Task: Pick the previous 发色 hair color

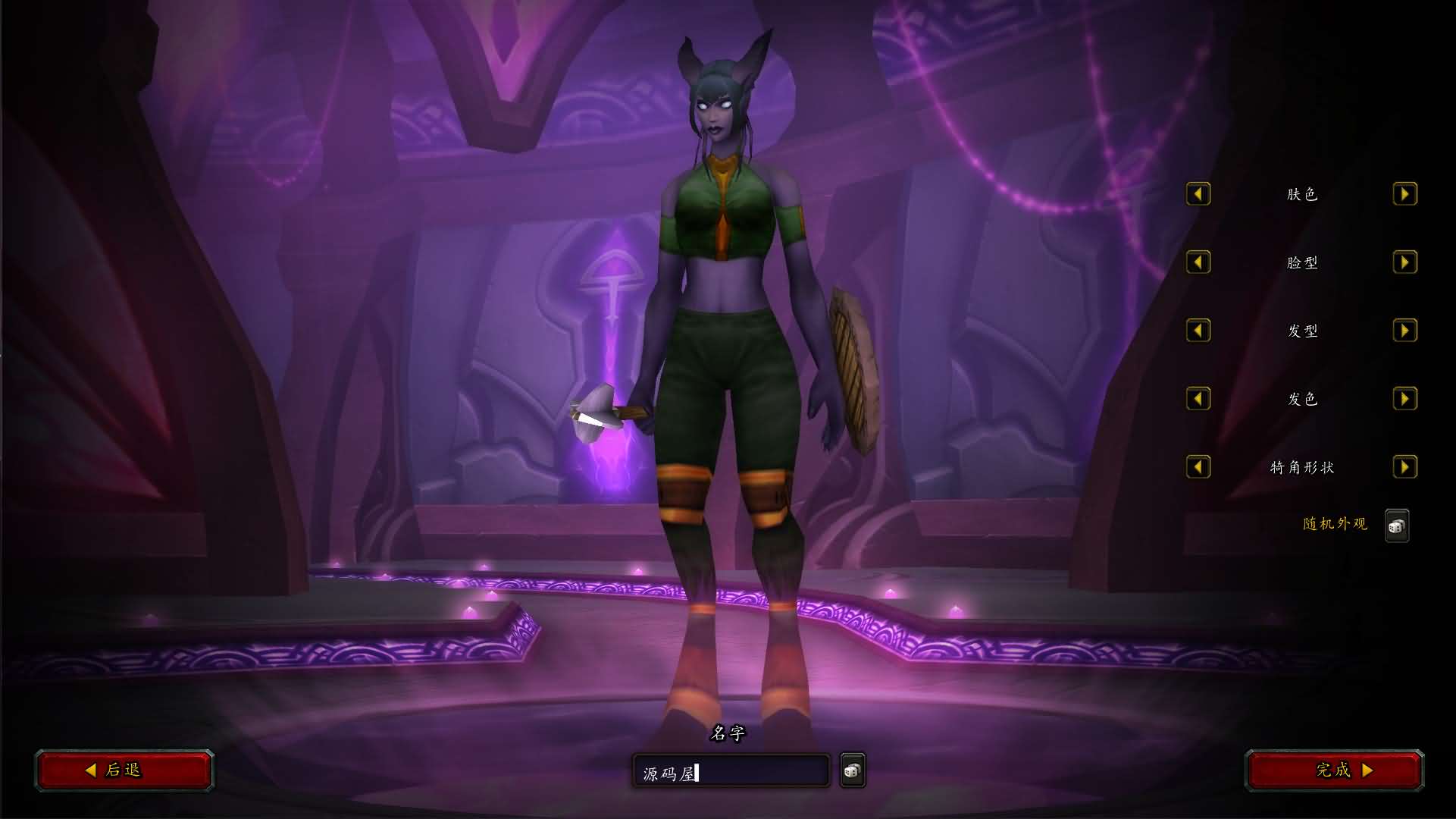Action: [1198, 399]
